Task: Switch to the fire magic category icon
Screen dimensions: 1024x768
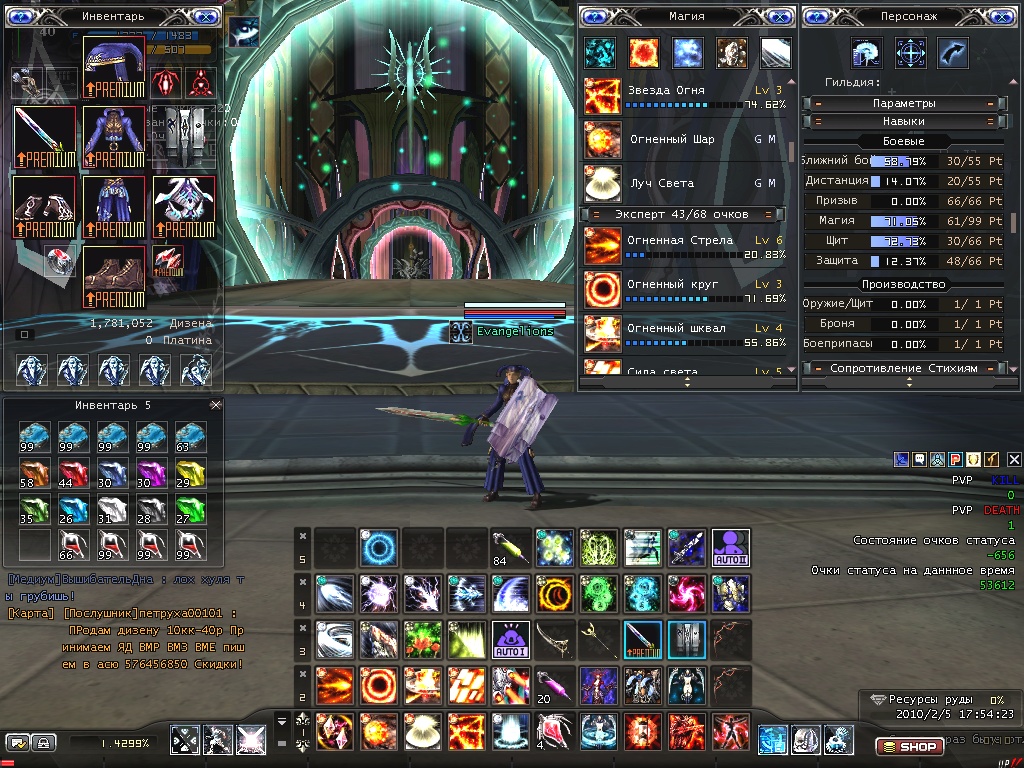Action: click(643, 52)
